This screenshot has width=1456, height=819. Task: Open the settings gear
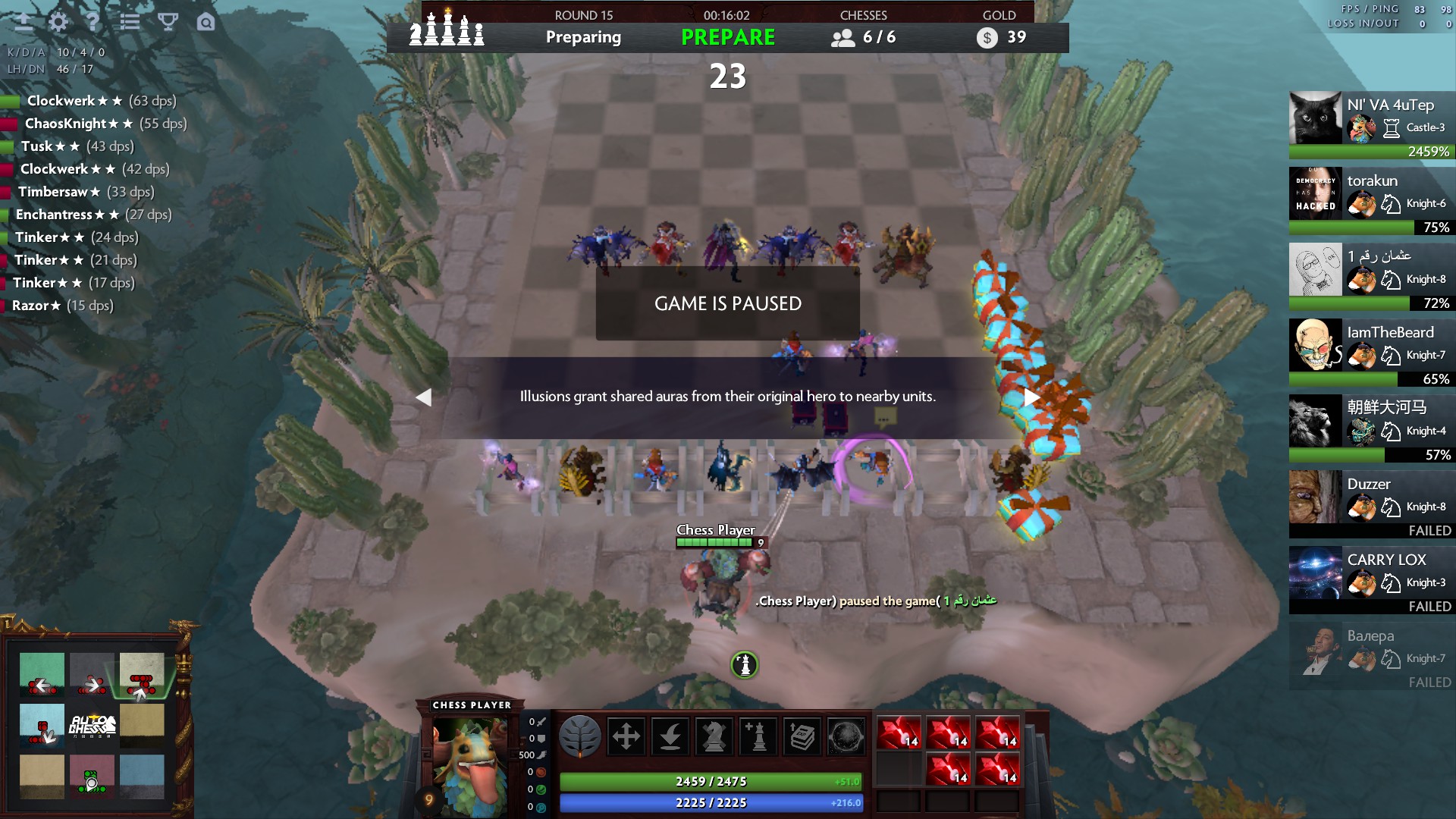pyautogui.click(x=58, y=22)
